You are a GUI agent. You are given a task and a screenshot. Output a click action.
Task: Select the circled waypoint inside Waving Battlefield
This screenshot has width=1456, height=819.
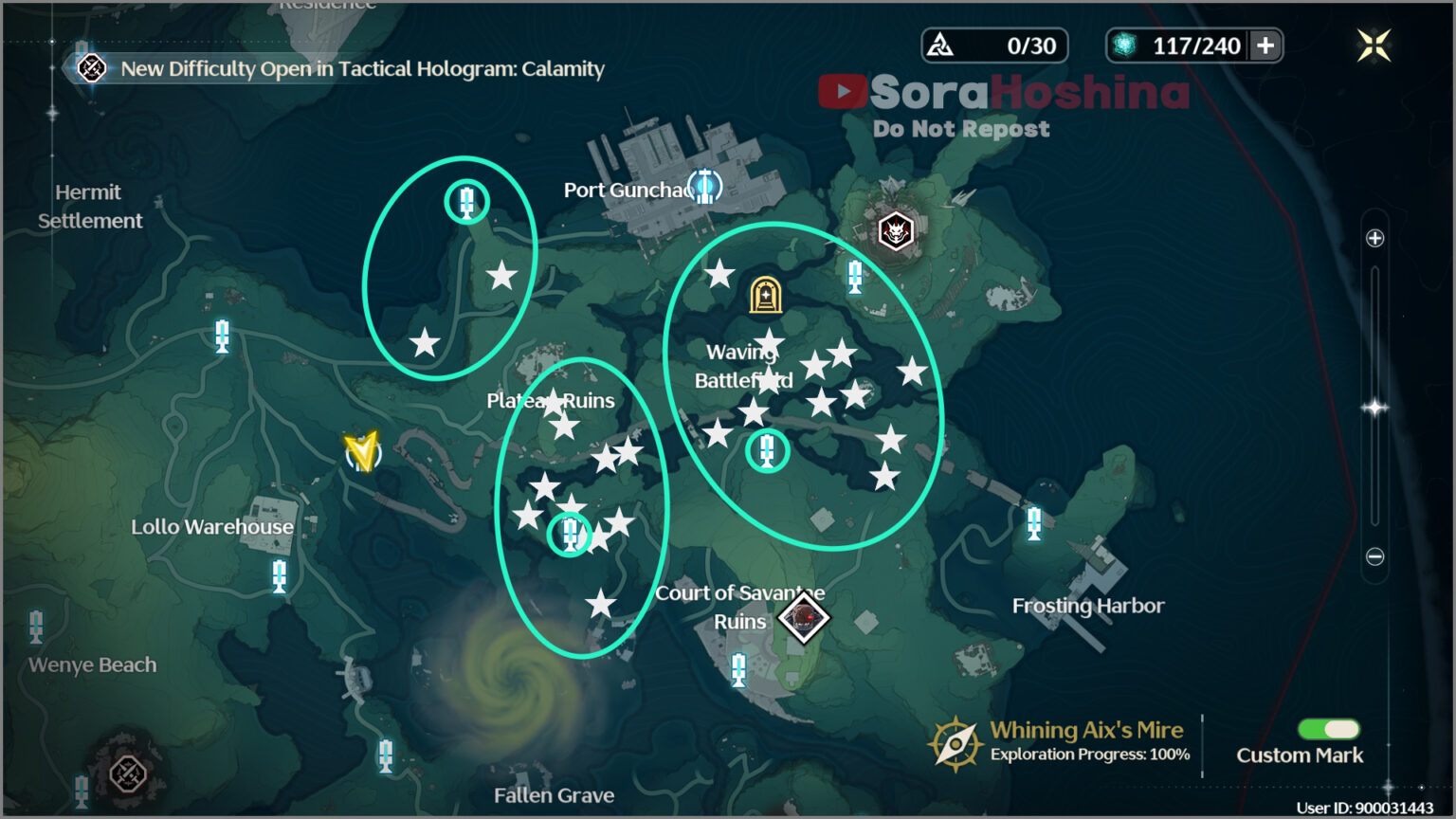coord(767,451)
